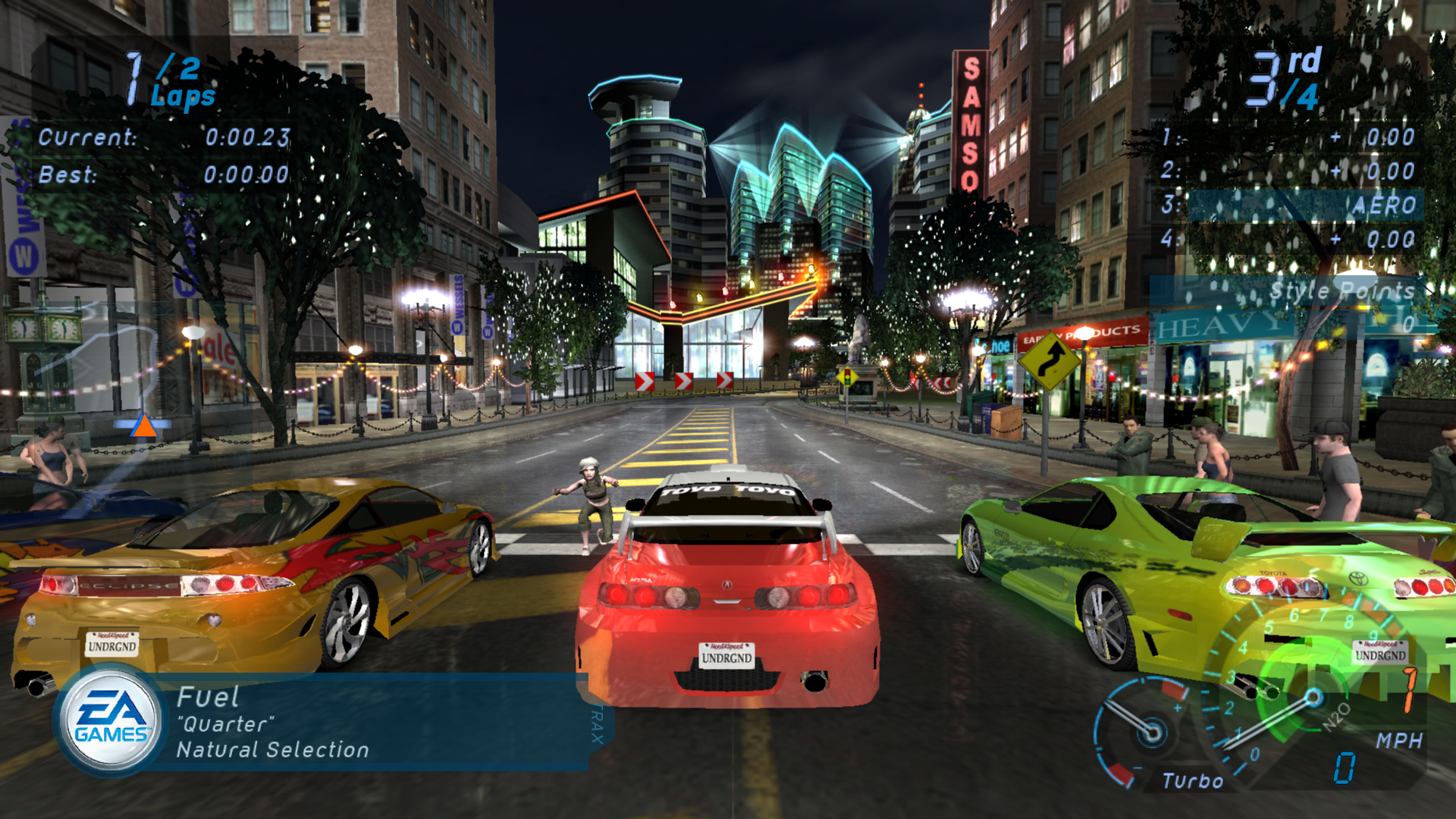Click the EA Games logo badge
The image size is (1456, 819).
[x=111, y=720]
